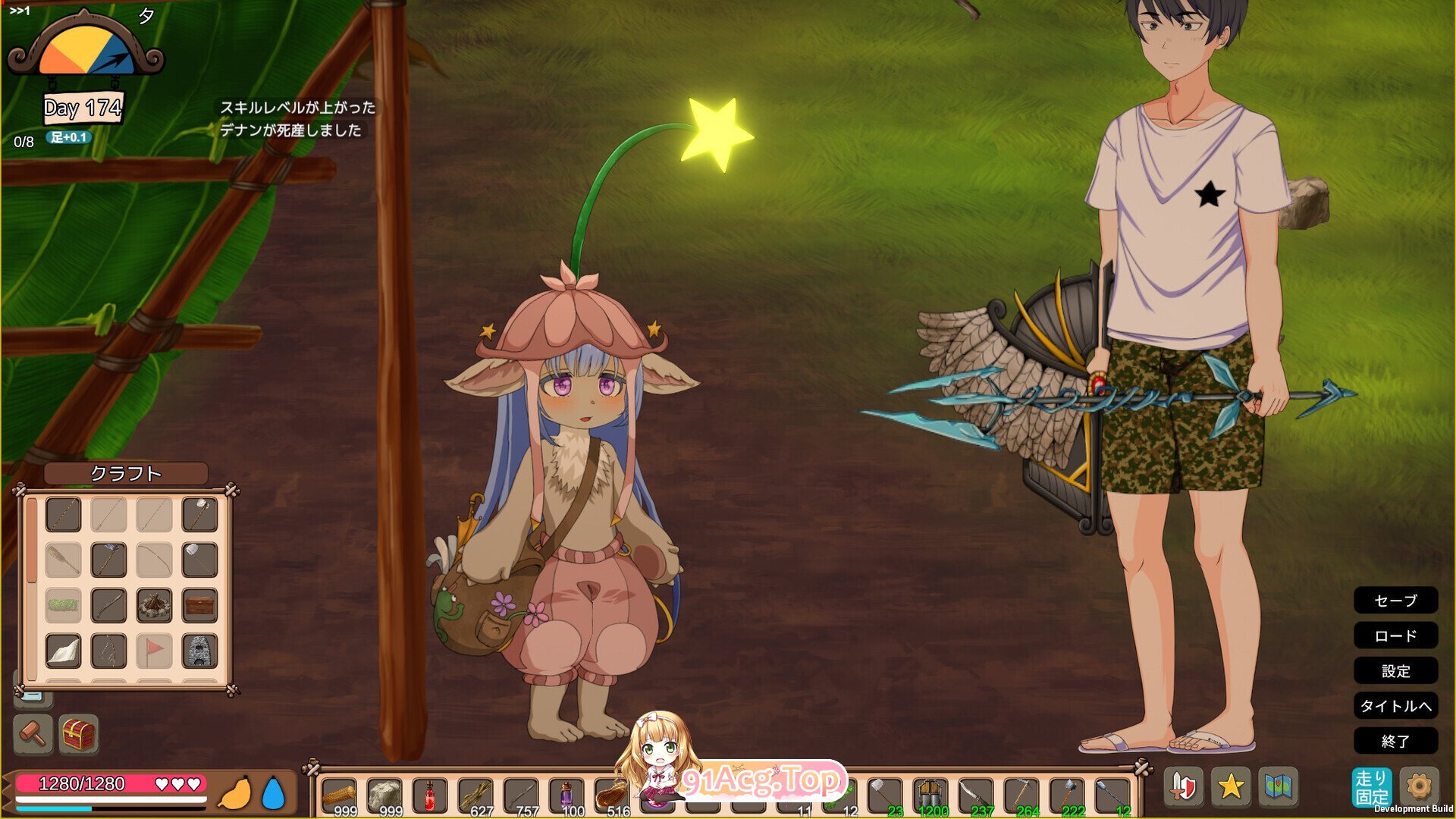The width and height of the screenshot is (1456, 819).
Task: Click the ロード load button
Action: pyautogui.click(x=1395, y=636)
